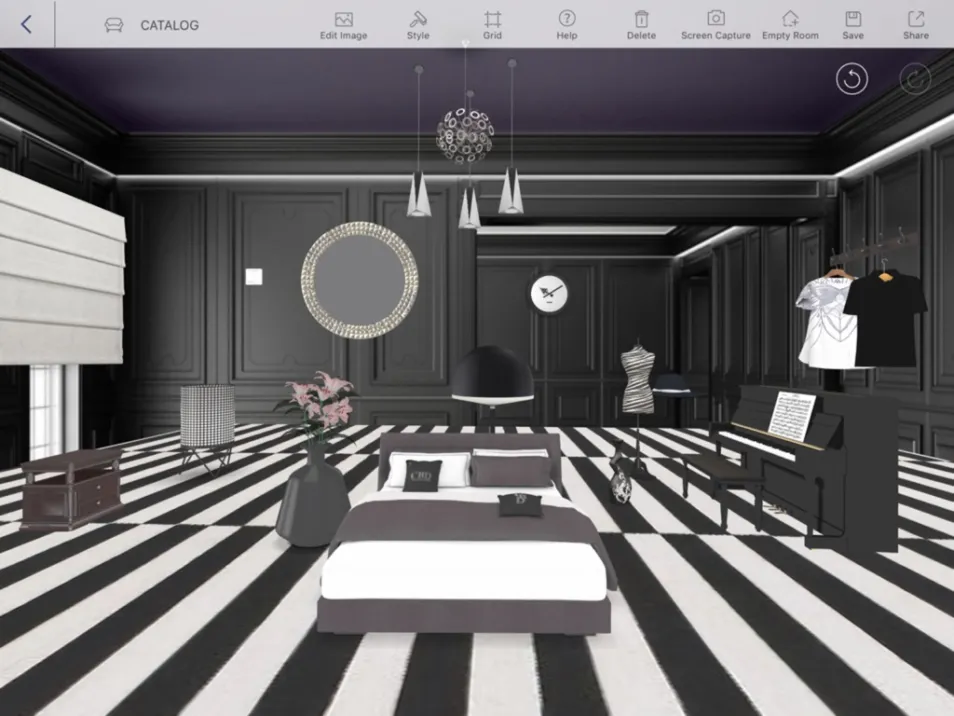Save the room design
954x716 pixels.
point(853,25)
